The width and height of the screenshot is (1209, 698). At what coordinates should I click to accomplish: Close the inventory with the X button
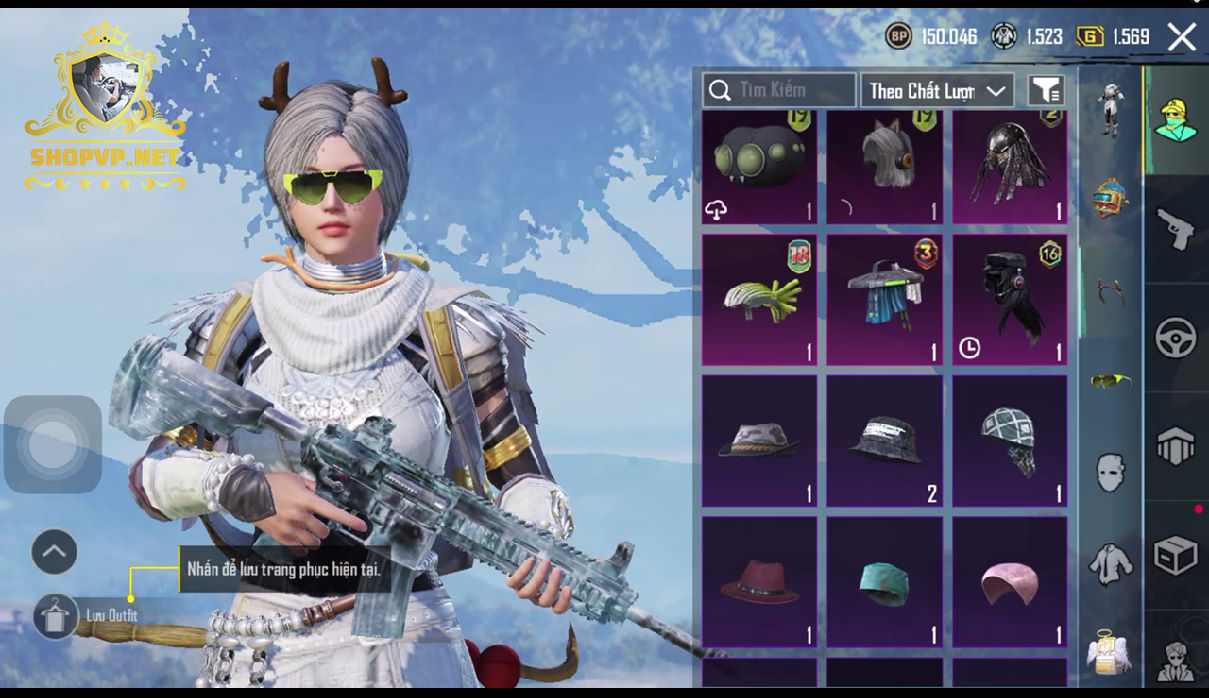1182,37
